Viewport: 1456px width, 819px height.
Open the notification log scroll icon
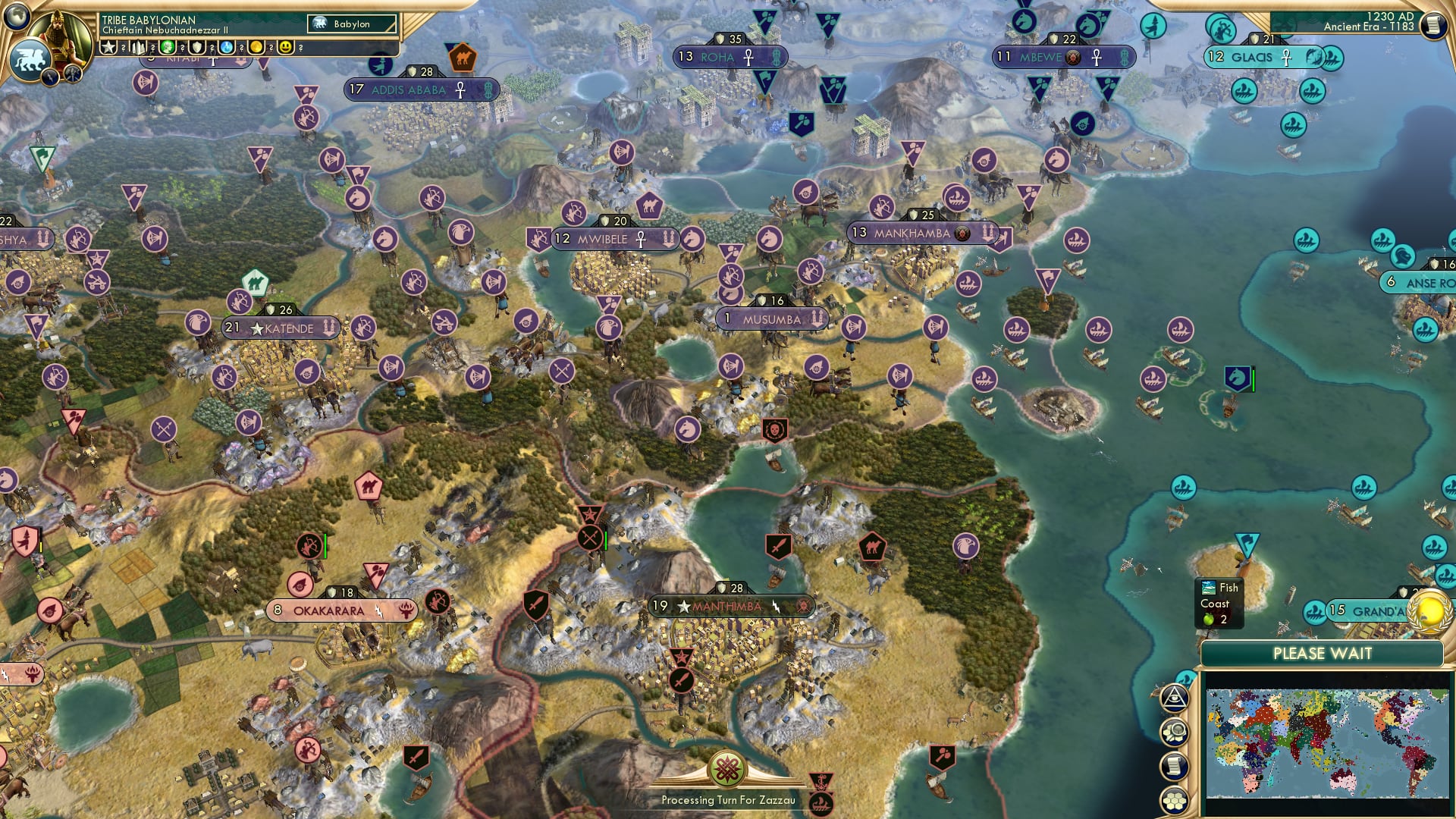click(x=1175, y=764)
